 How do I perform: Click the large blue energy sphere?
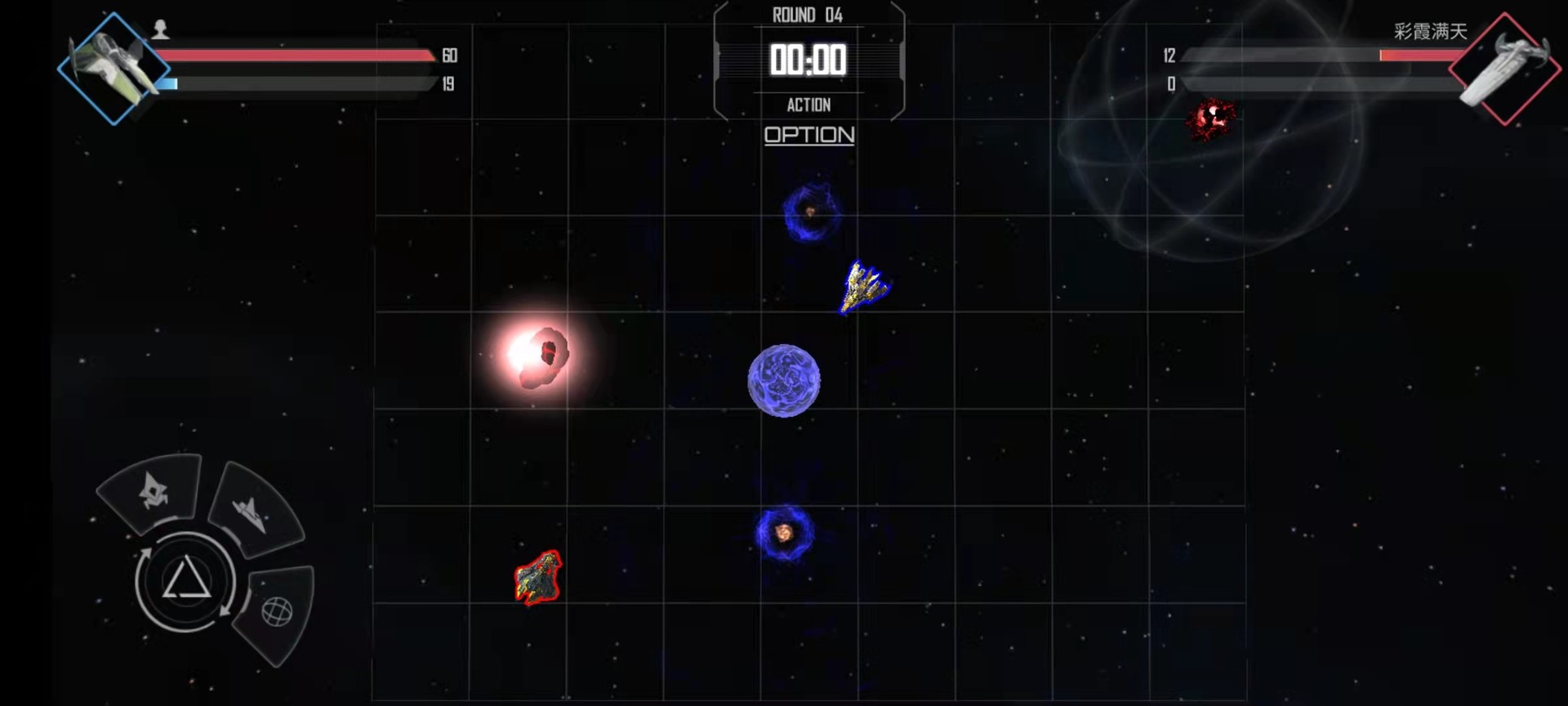pos(784,381)
